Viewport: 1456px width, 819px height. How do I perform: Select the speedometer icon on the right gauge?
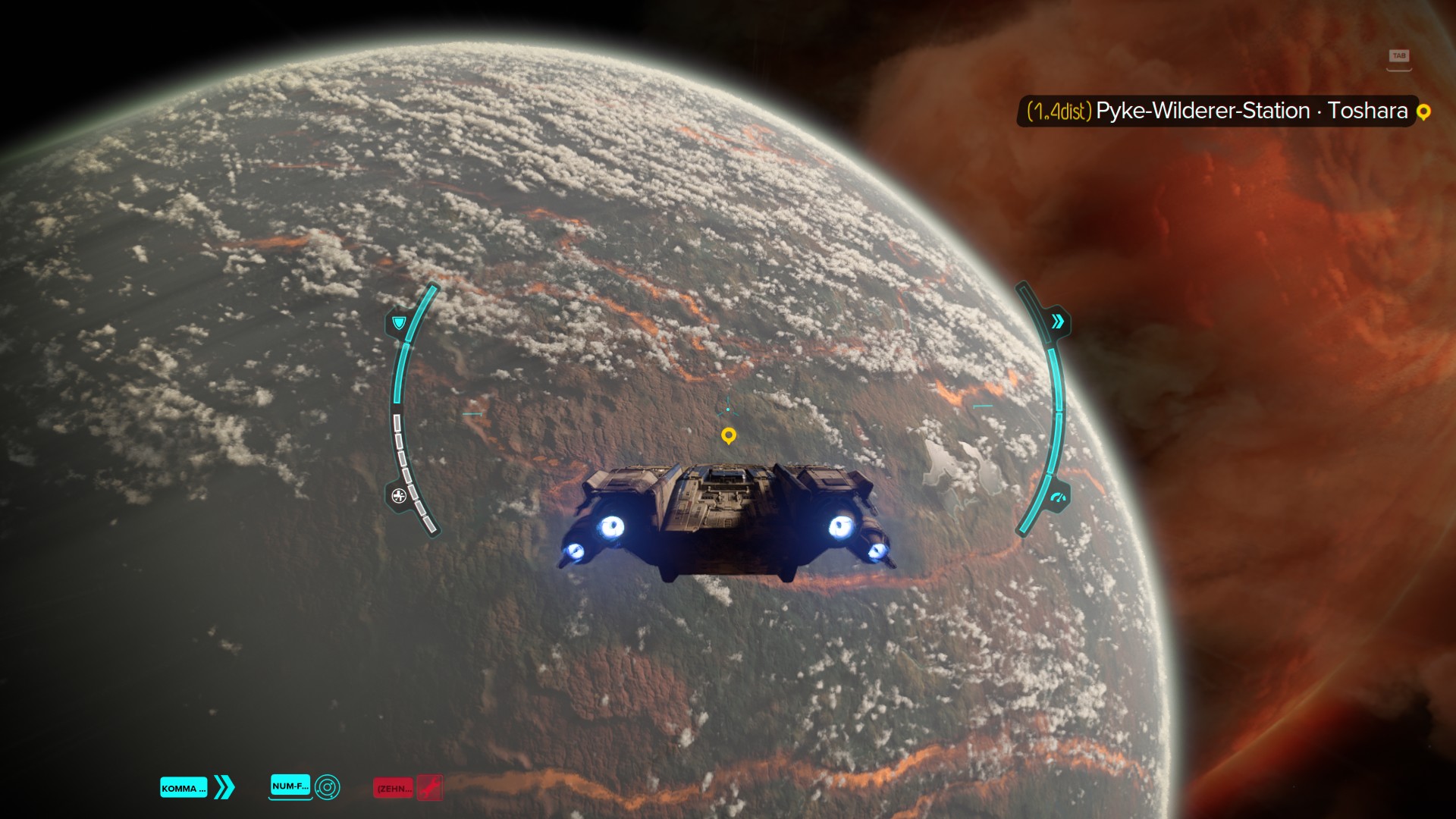tap(1058, 498)
